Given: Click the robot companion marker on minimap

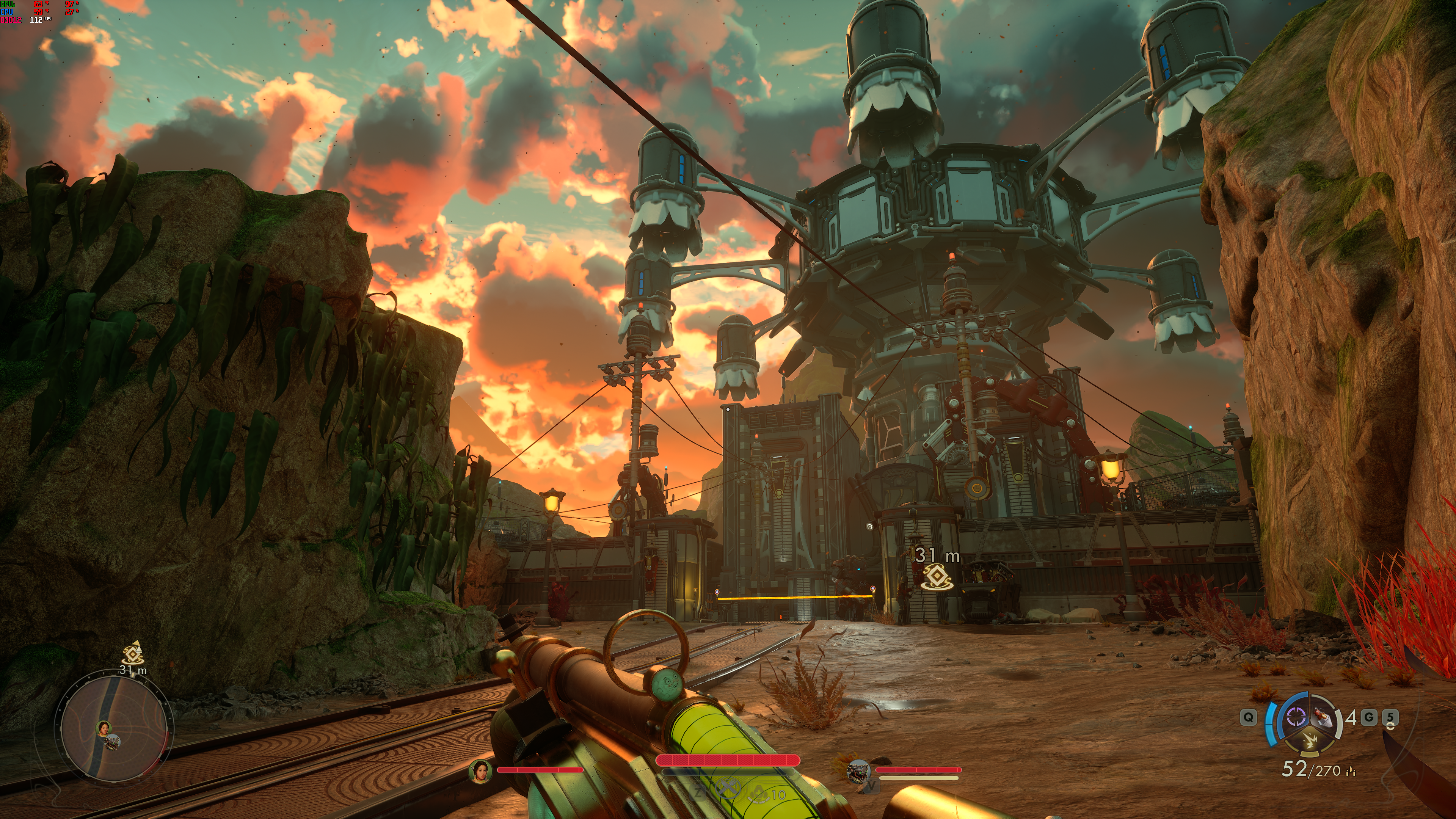Looking at the screenshot, I should click(113, 742).
